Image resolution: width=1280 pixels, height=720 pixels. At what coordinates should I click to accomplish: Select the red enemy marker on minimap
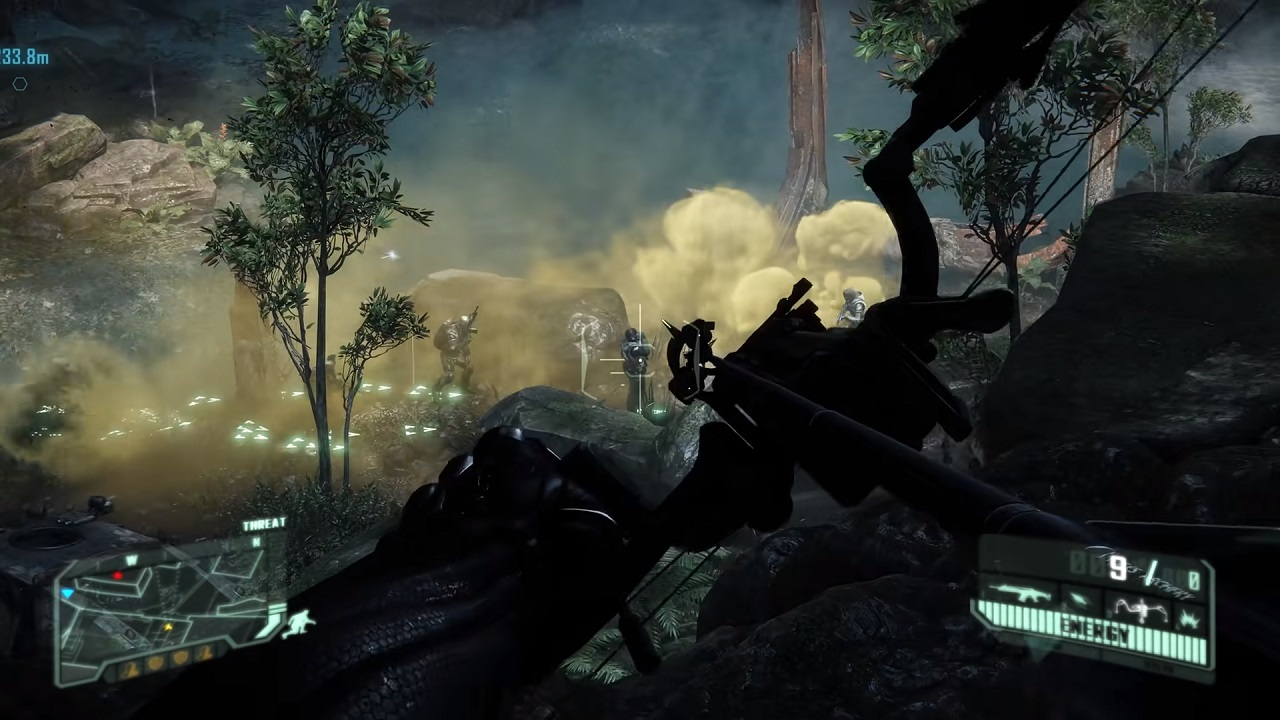(x=118, y=576)
